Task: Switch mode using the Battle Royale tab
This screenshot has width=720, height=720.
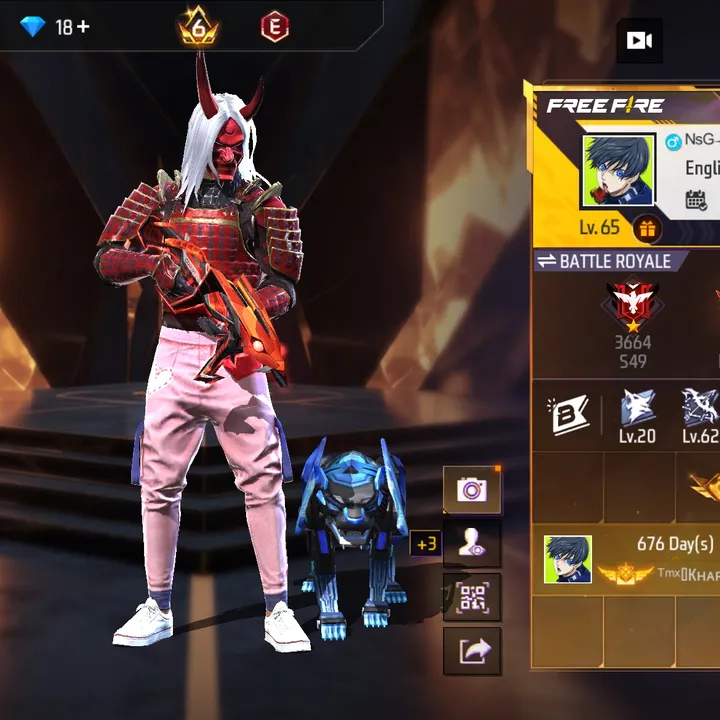Action: coord(610,261)
